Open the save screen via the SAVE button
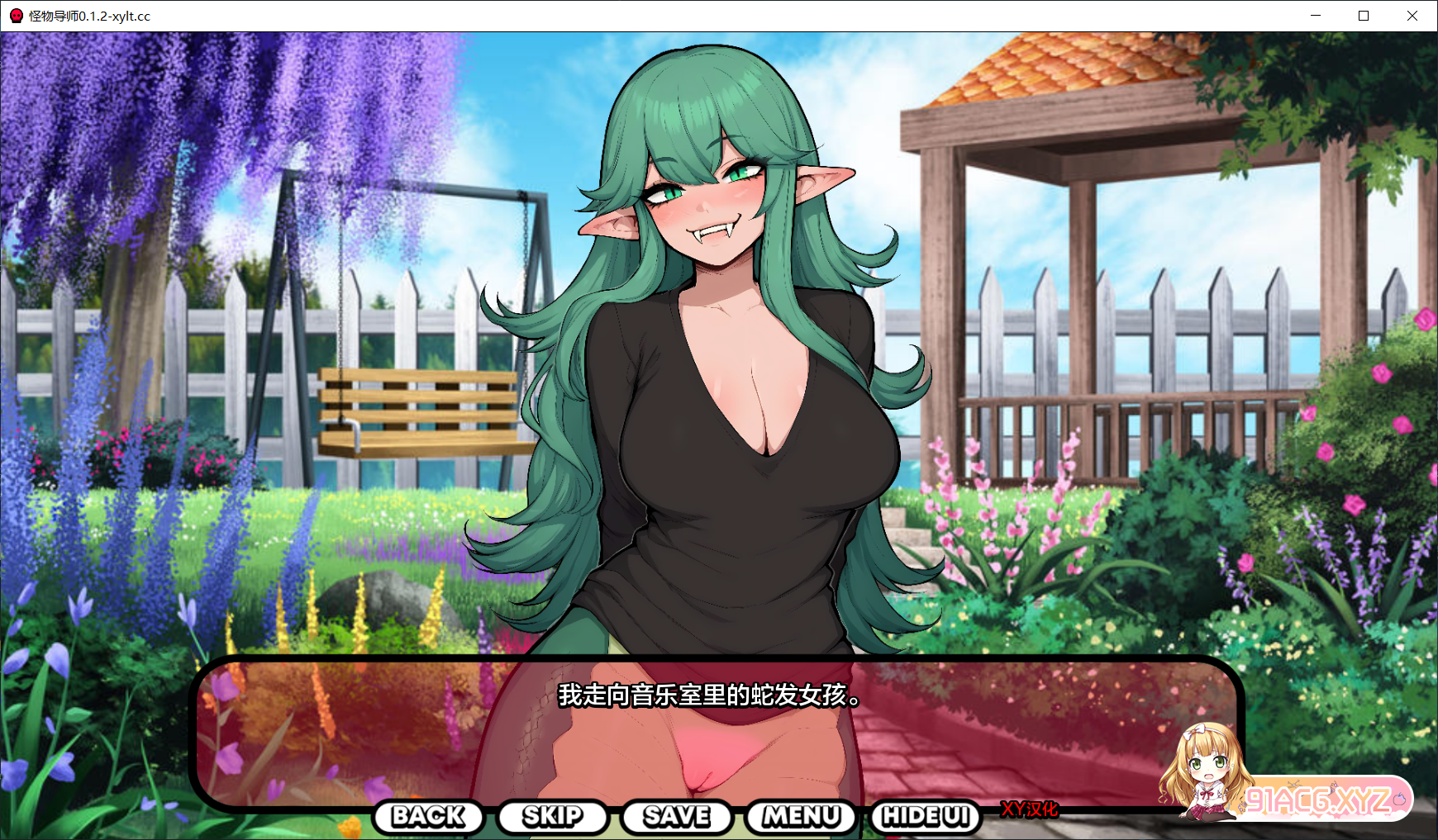This screenshot has width=1438, height=840. 676,817
